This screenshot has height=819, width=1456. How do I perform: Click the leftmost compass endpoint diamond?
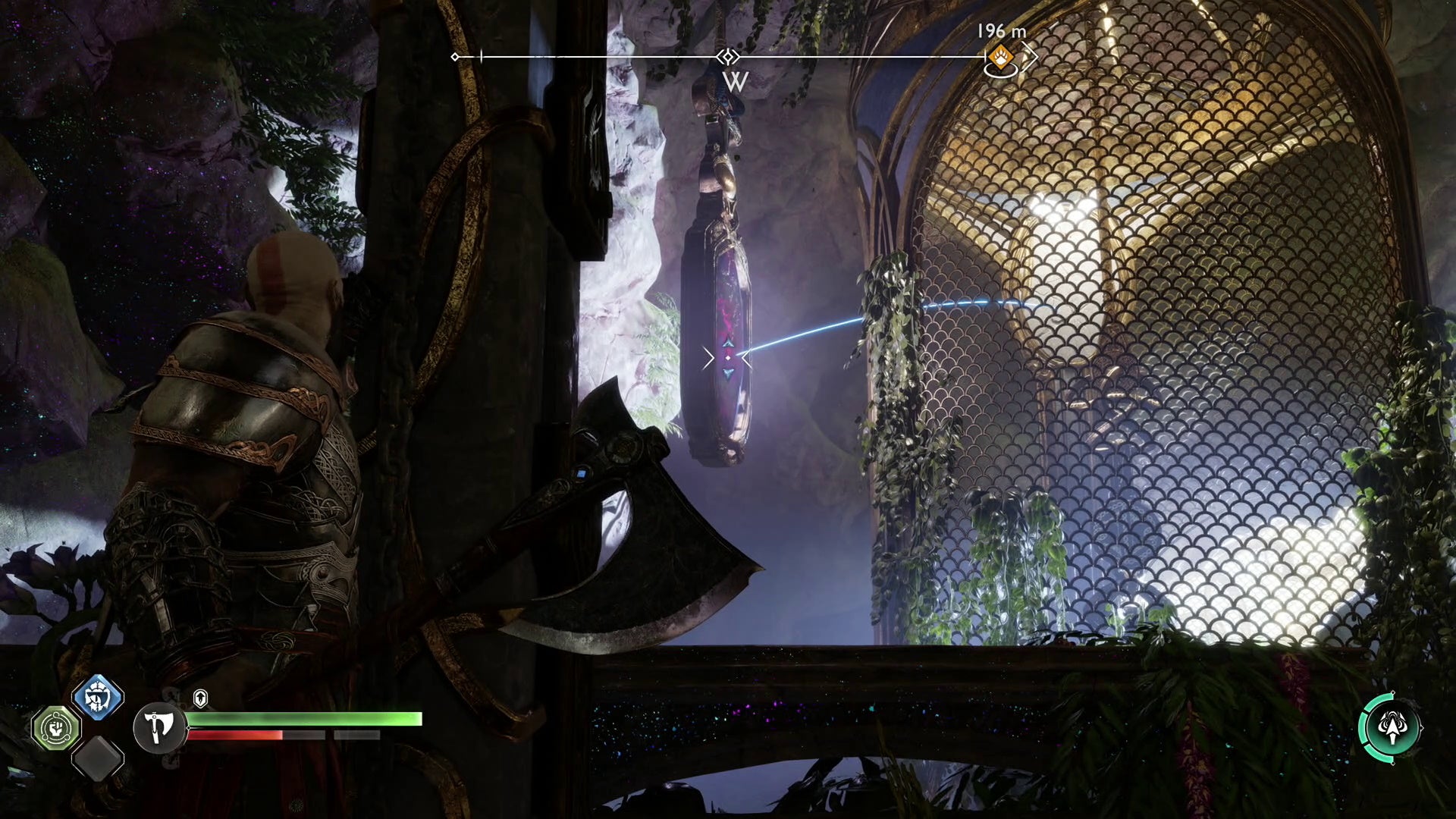454,57
